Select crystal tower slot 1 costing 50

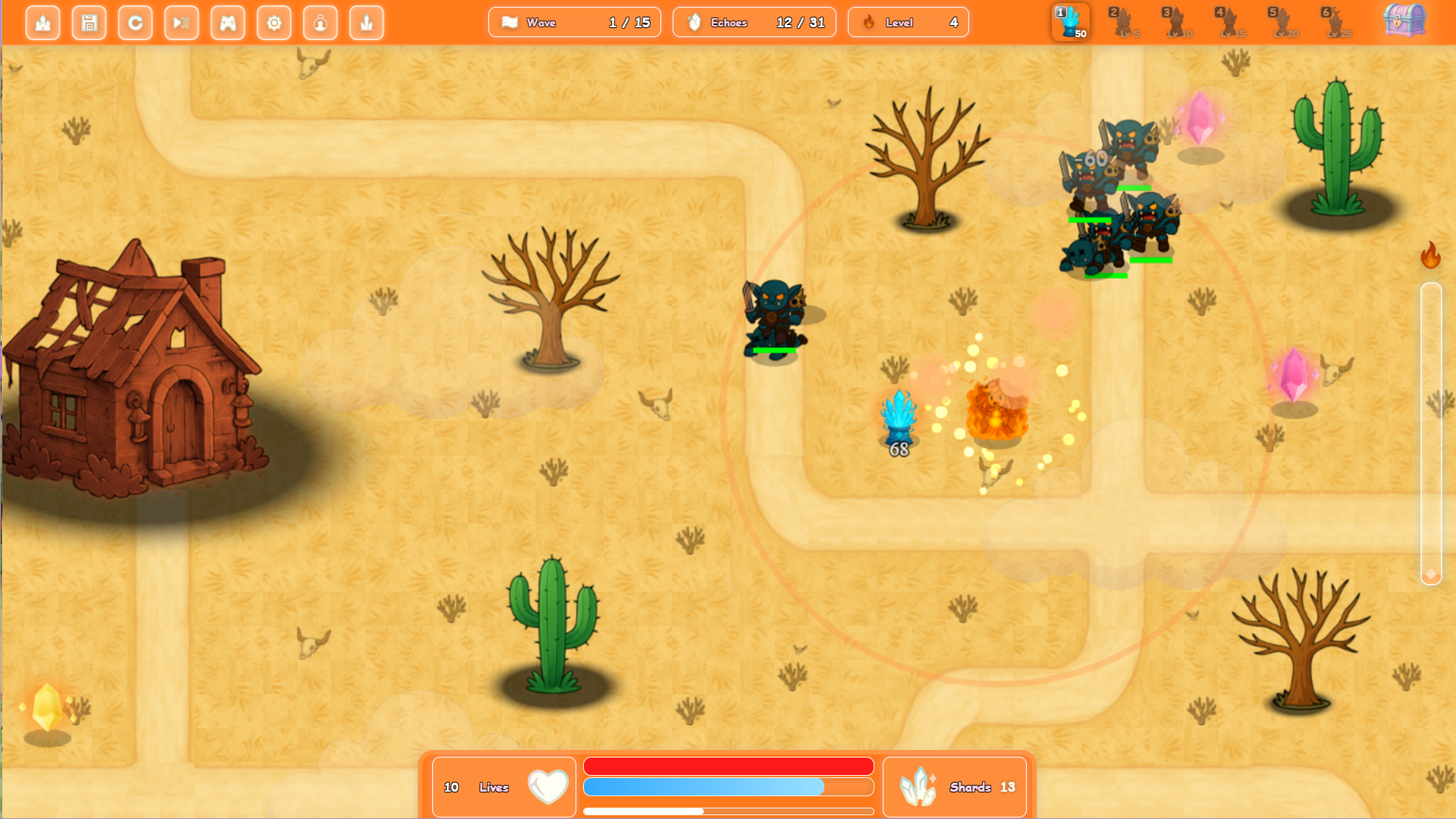(1070, 21)
